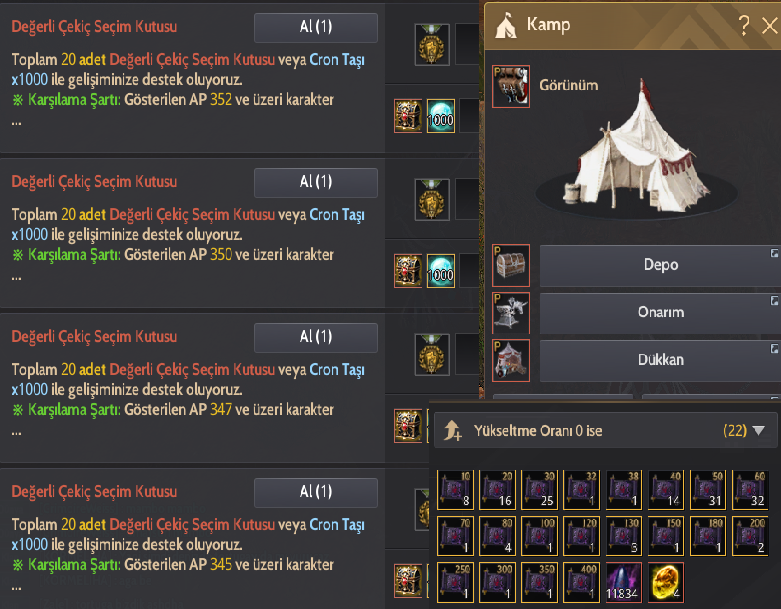Open the Kamp help question mark

tap(744, 27)
